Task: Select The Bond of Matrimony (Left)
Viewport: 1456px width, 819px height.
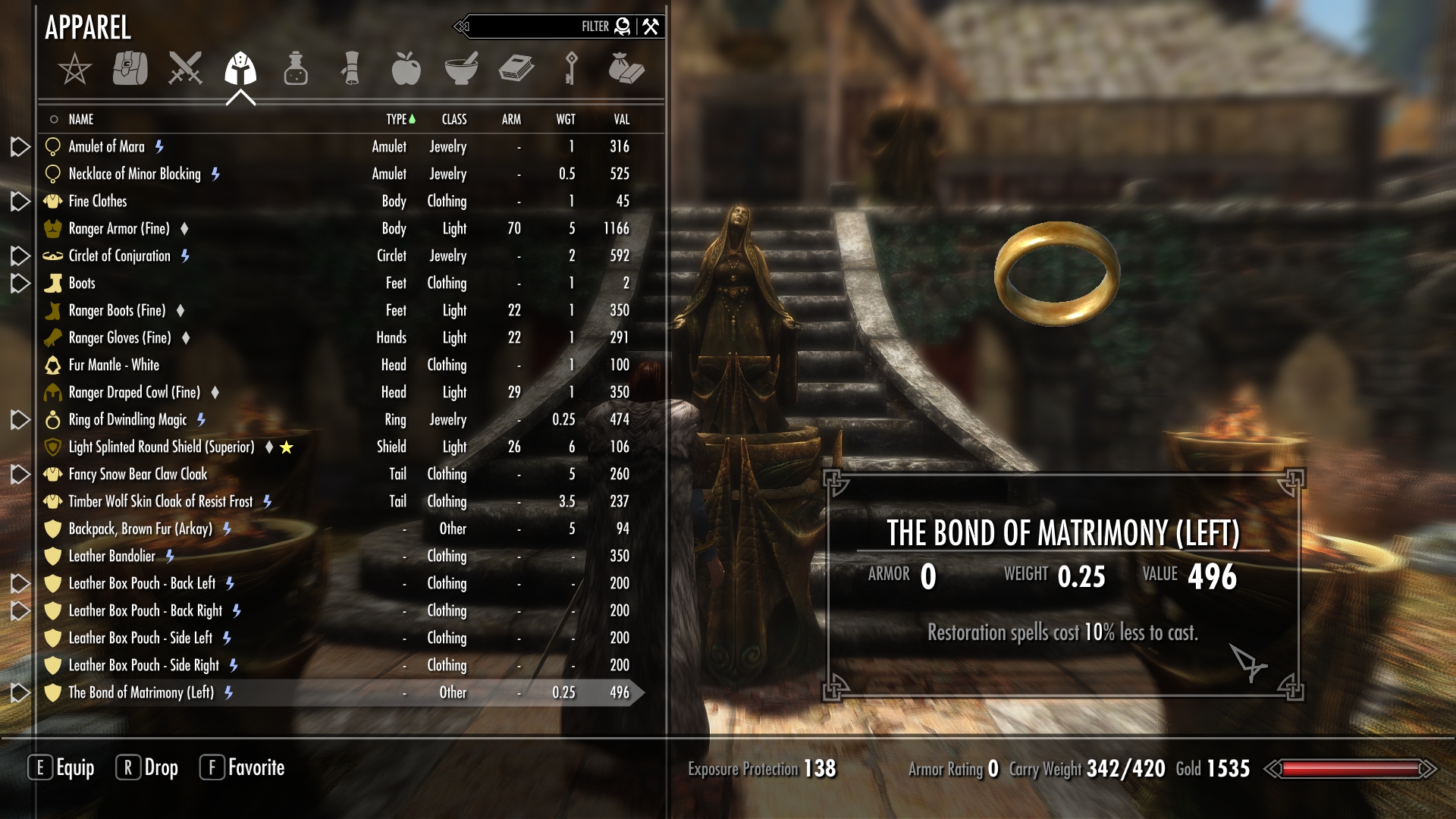Action: 141,692
